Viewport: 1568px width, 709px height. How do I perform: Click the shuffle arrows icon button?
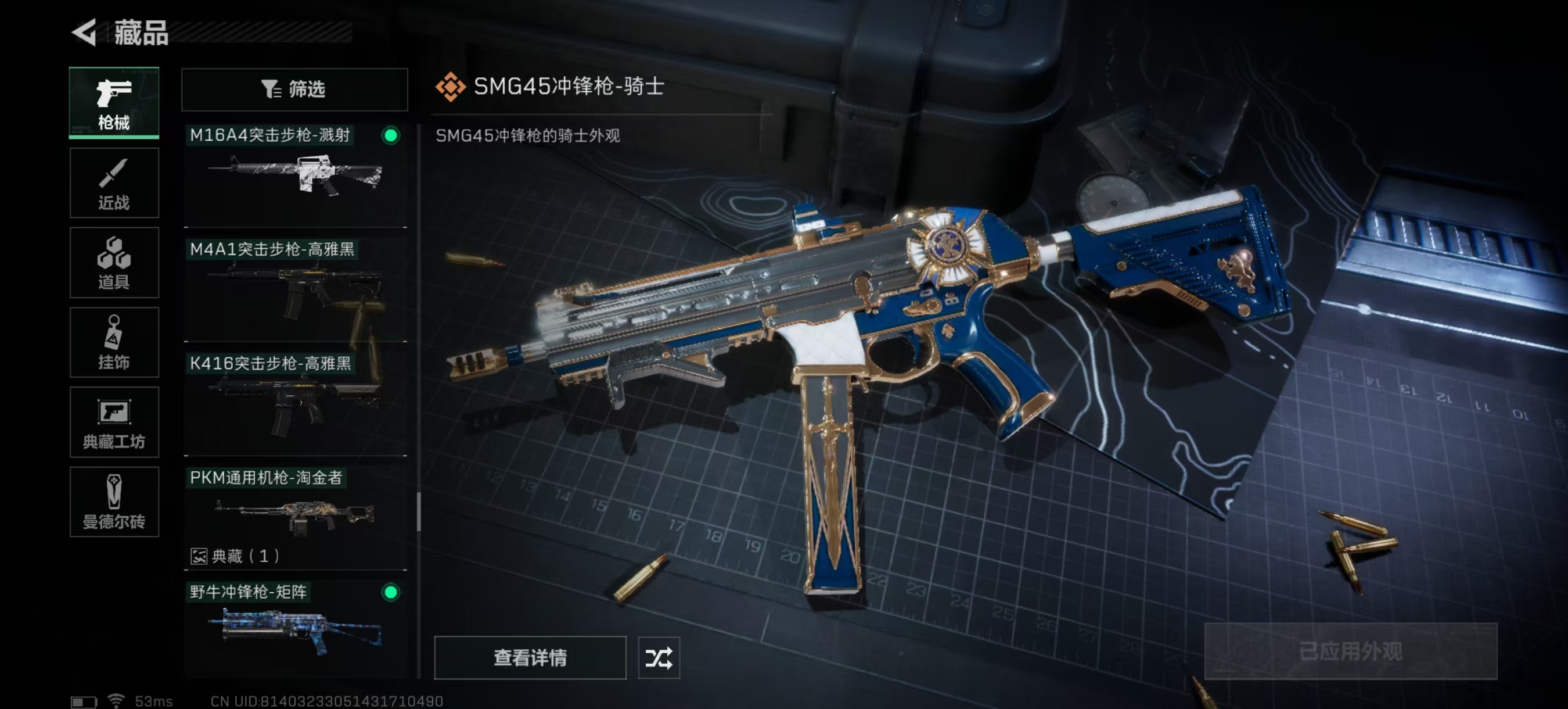point(659,657)
